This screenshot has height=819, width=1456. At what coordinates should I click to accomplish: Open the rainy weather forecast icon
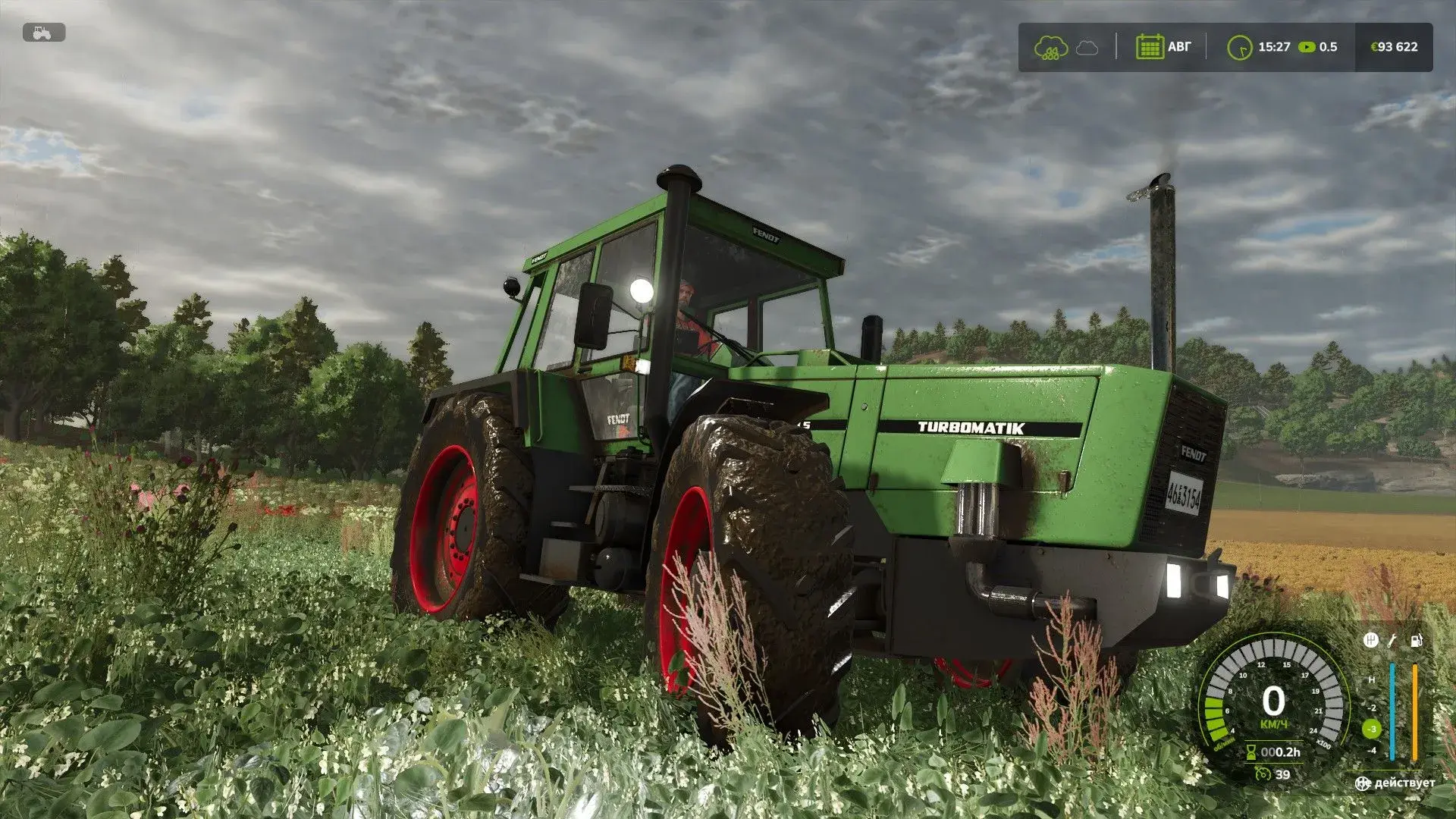point(1051,48)
